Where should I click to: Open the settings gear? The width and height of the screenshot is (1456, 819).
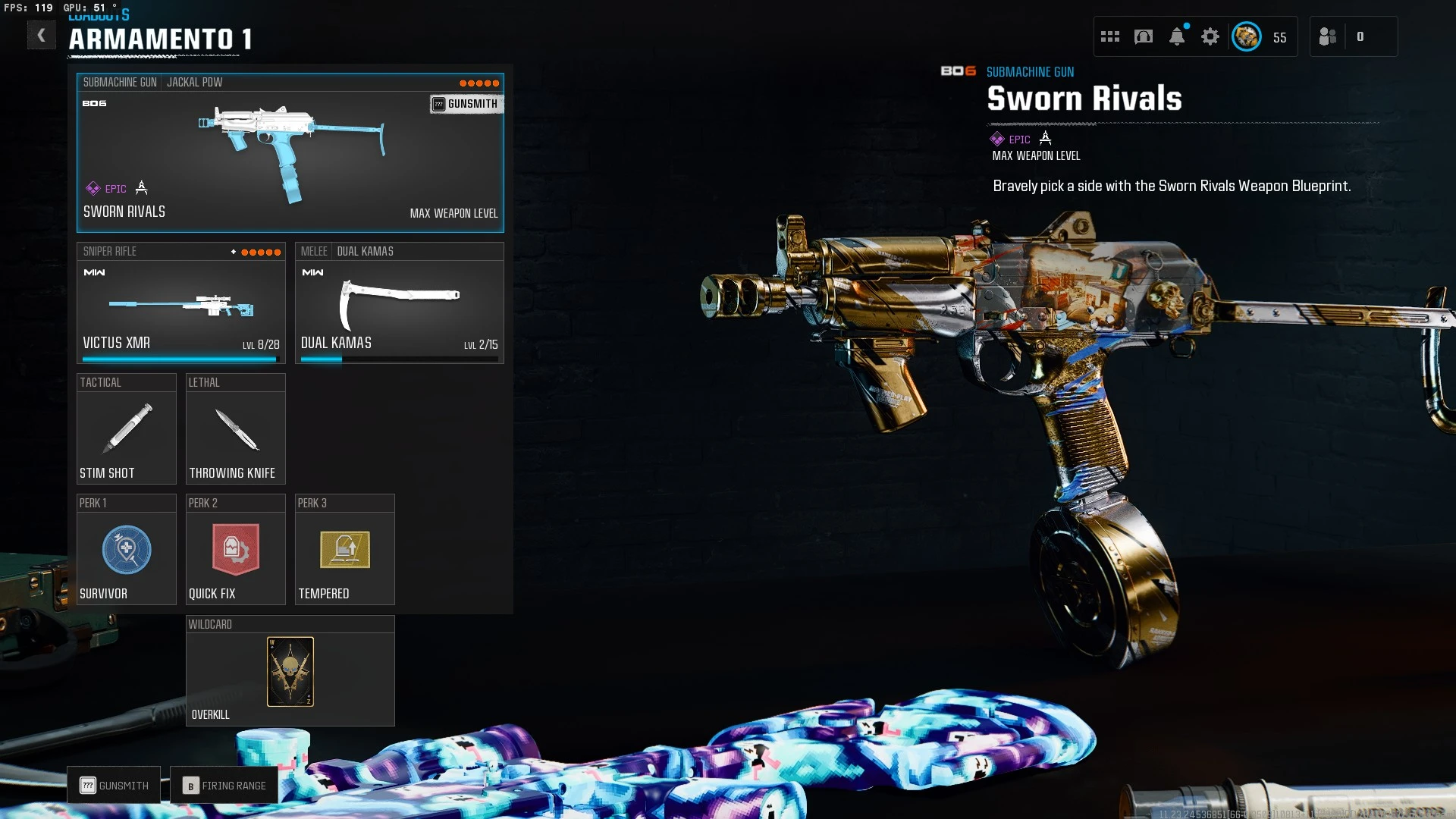pyautogui.click(x=1211, y=36)
